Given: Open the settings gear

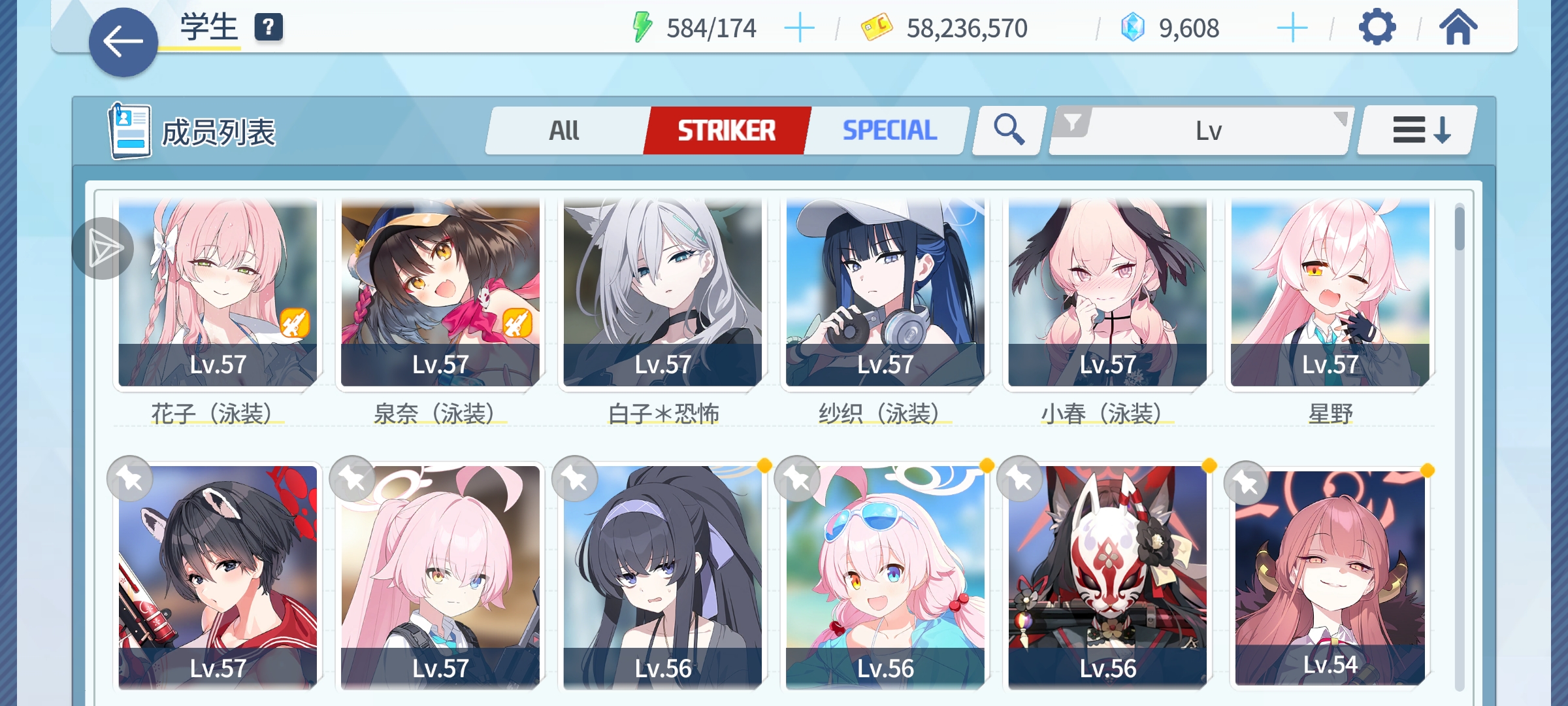Looking at the screenshot, I should 1378,27.
